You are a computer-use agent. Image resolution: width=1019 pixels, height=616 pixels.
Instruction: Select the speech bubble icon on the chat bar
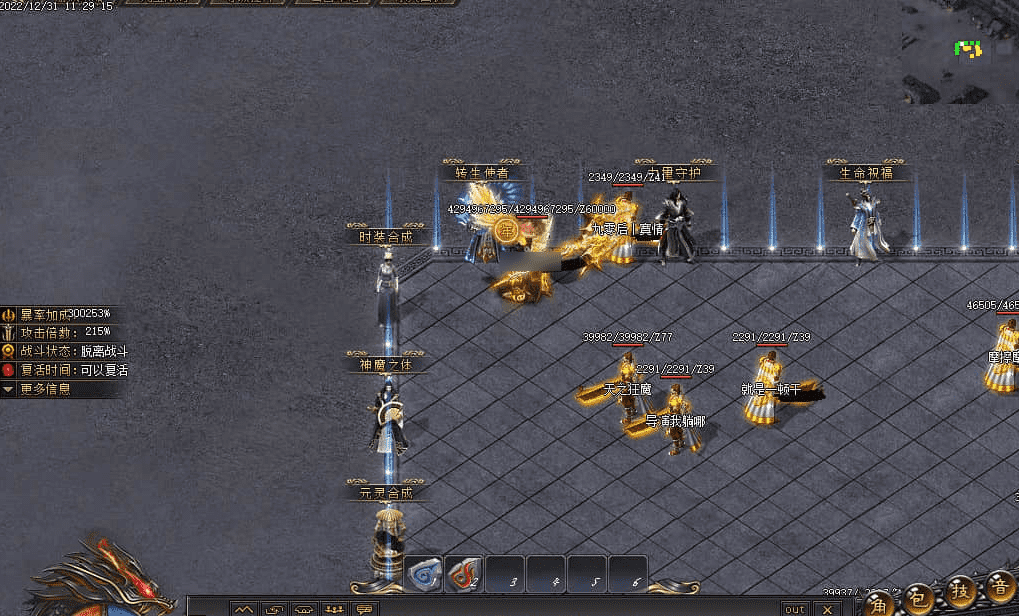[x=364, y=609]
